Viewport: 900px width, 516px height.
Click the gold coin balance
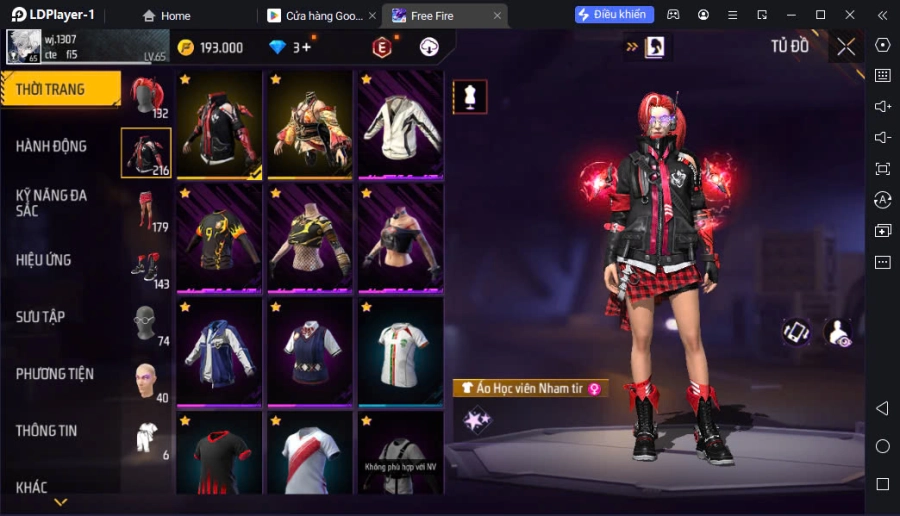(x=211, y=48)
